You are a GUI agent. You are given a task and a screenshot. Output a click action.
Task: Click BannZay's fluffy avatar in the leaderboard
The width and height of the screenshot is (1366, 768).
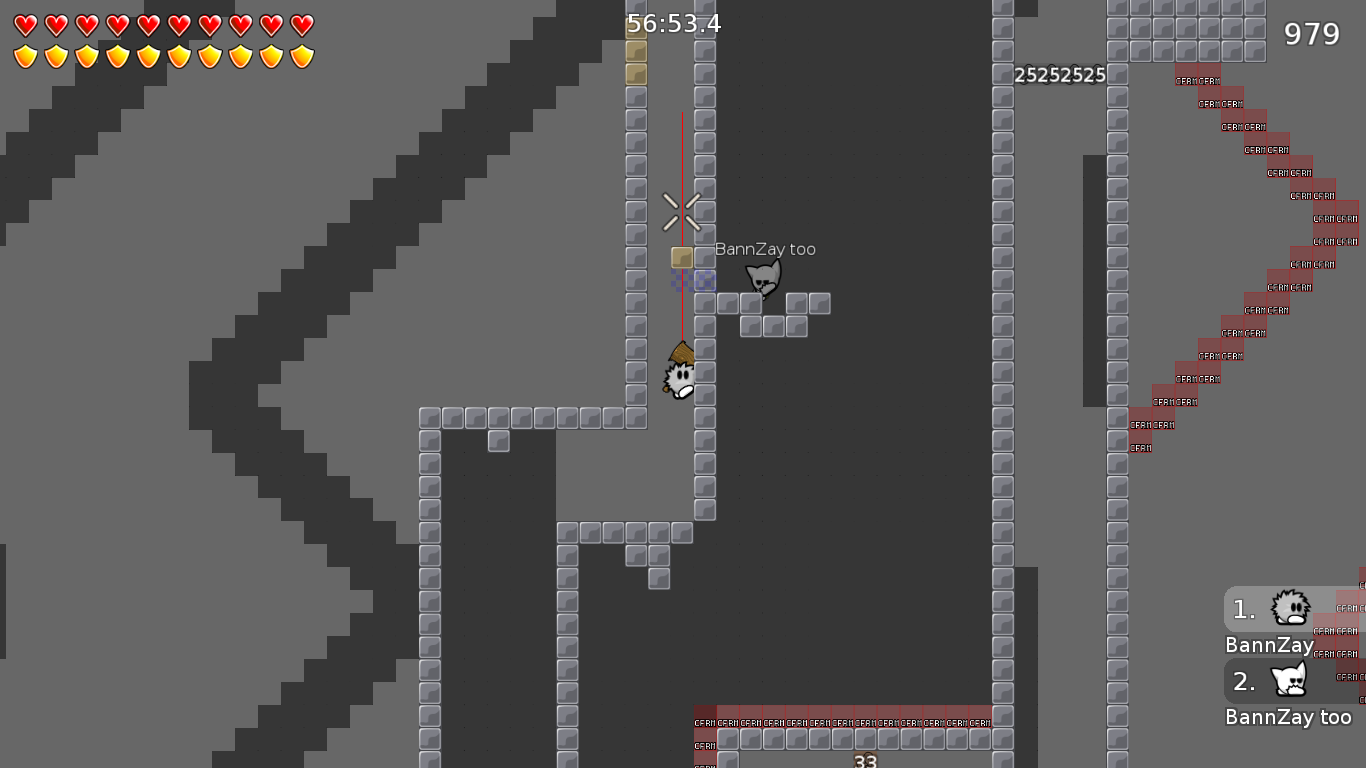[1288, 608]
